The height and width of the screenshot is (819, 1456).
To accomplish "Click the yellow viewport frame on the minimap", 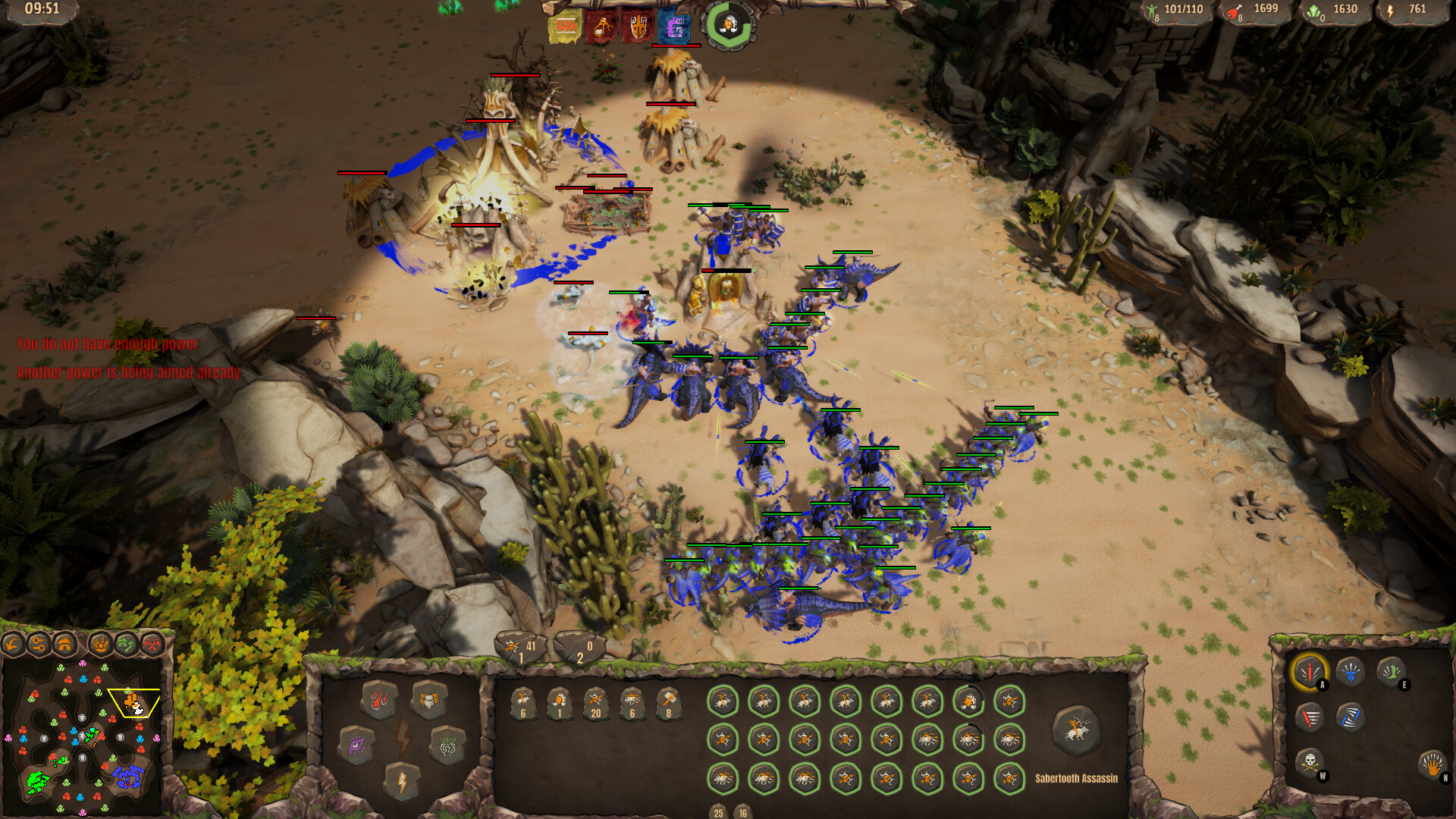I will [133, 701].
